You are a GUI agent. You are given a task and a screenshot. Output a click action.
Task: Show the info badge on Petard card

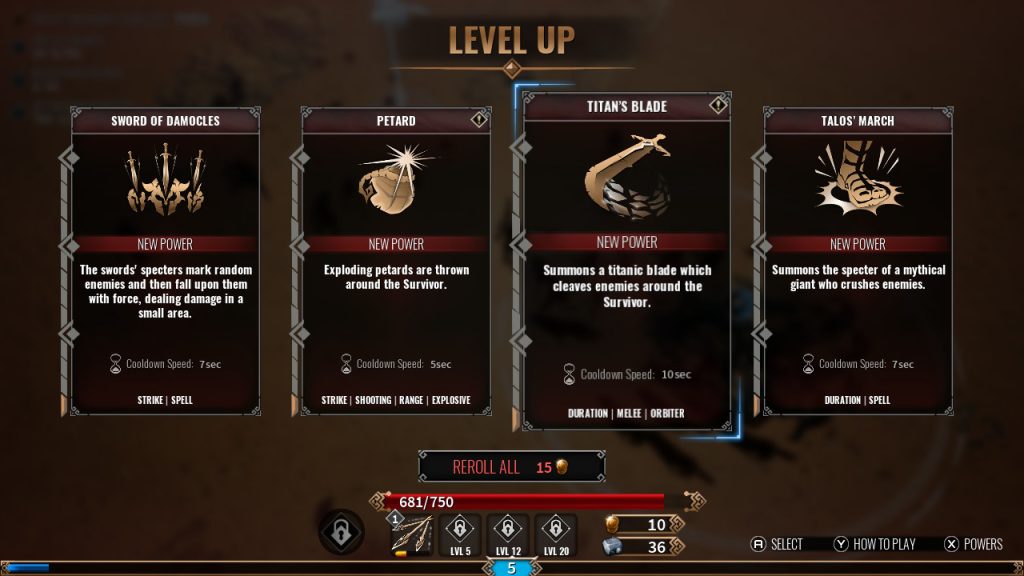click(478, 119)
